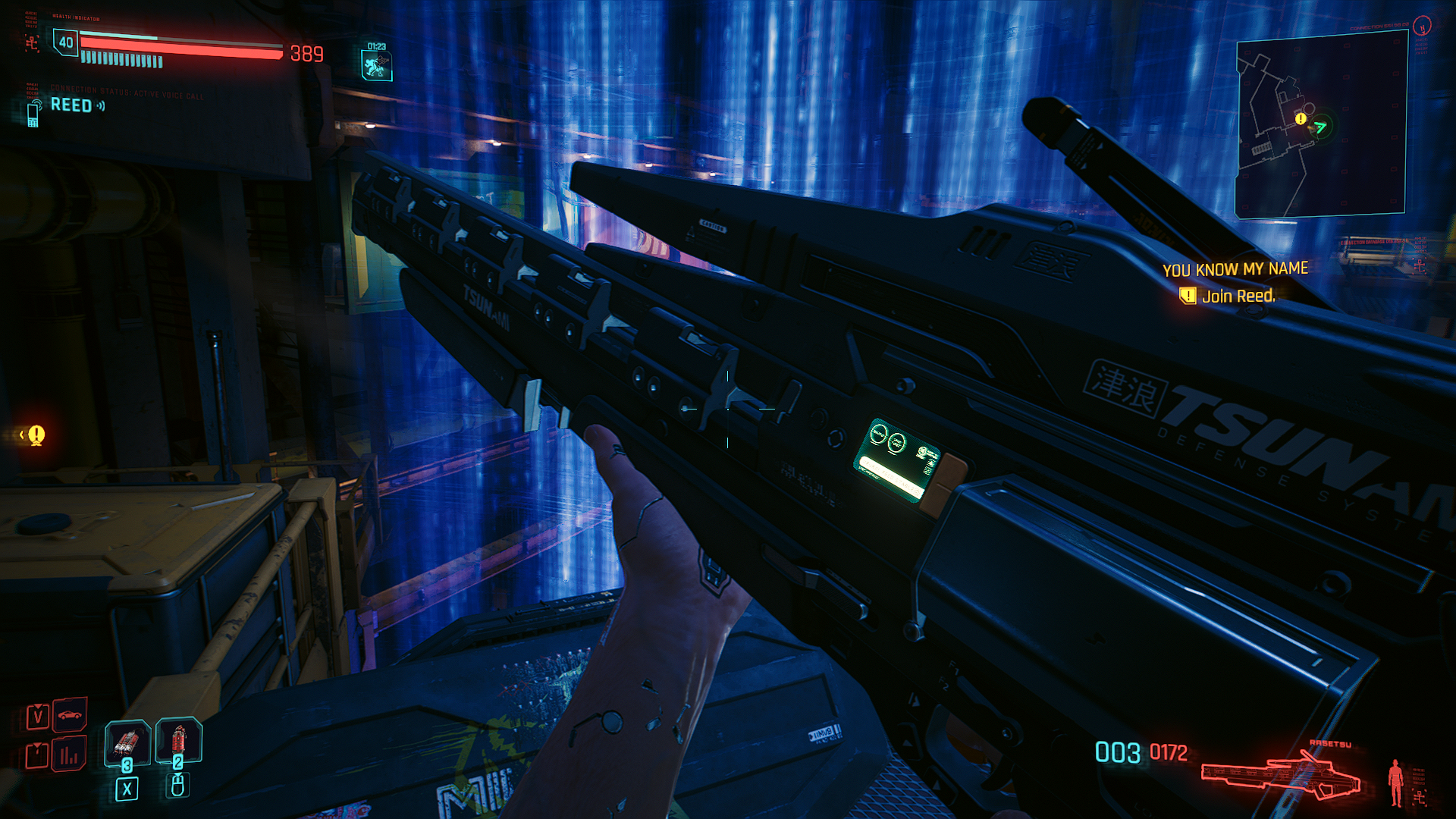Click the red player stance figure icon
The width and height of the screenshot is (1456, 819).
[1395, 783]
